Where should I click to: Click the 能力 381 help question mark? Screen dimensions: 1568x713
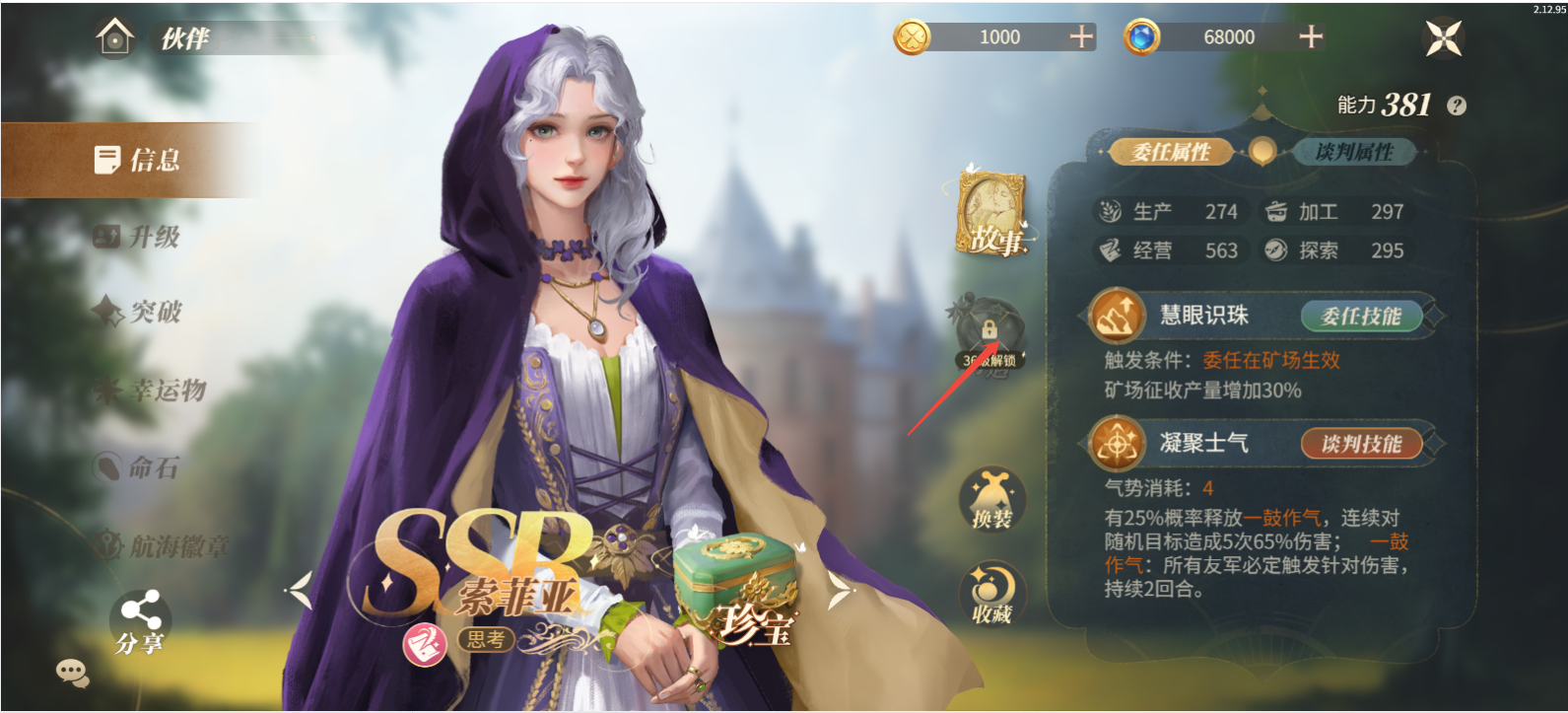pyautogui.click(x=1453, y=105)
